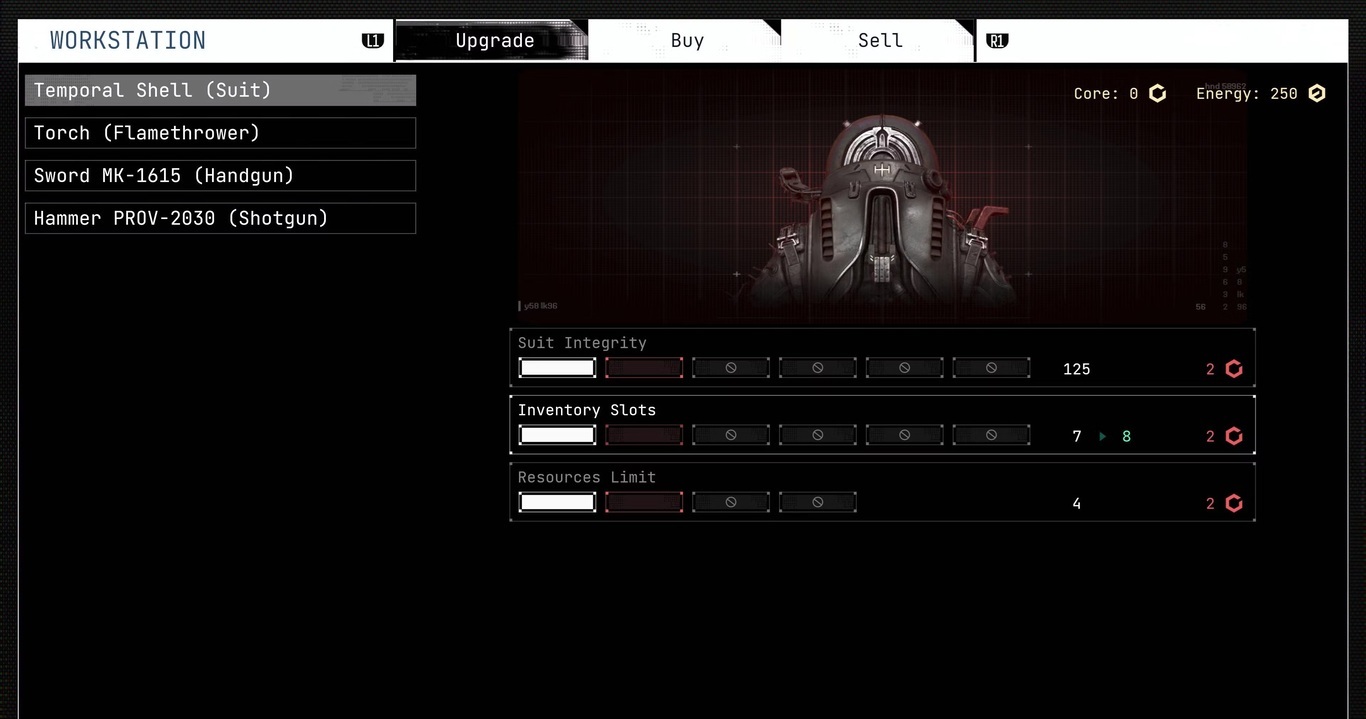Open the Buy tab
Viewport: 1366px width, 719px height.
687,41
